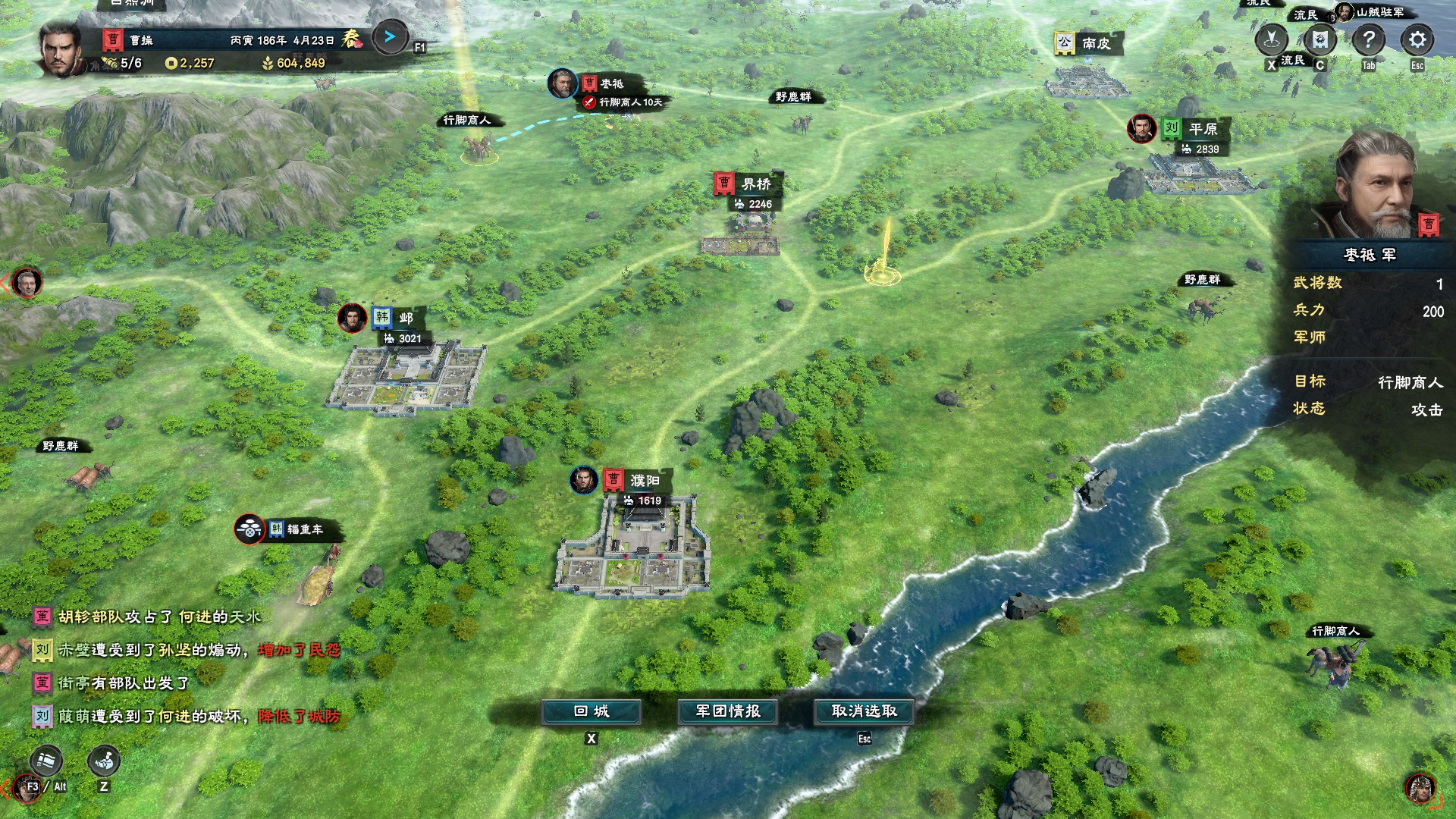The width and height of the screenshot is (1456, 819).
Task: Click the faction banner icon
Action: click(1319, 39)
